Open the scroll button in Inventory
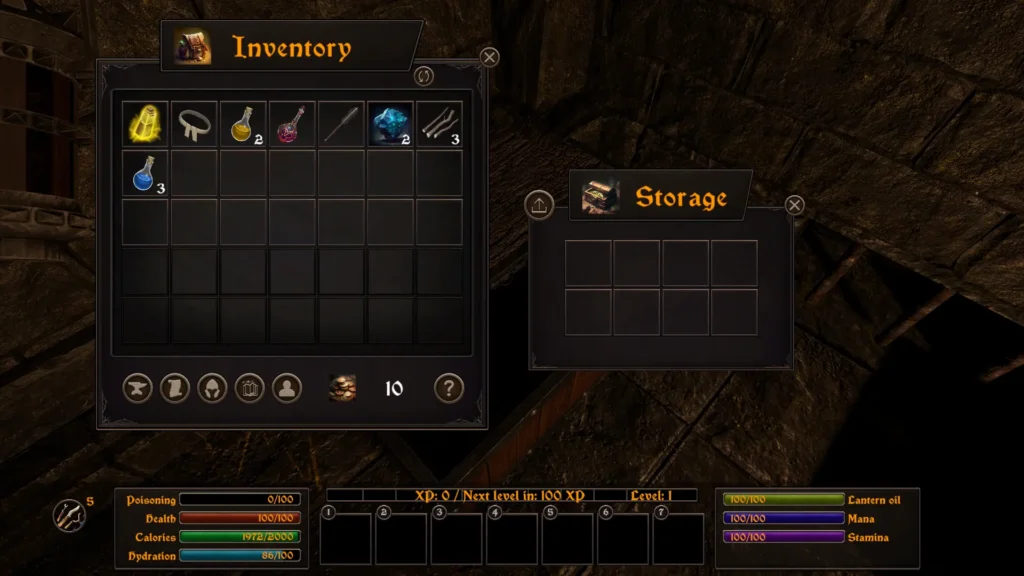 [x=175, y=388]
